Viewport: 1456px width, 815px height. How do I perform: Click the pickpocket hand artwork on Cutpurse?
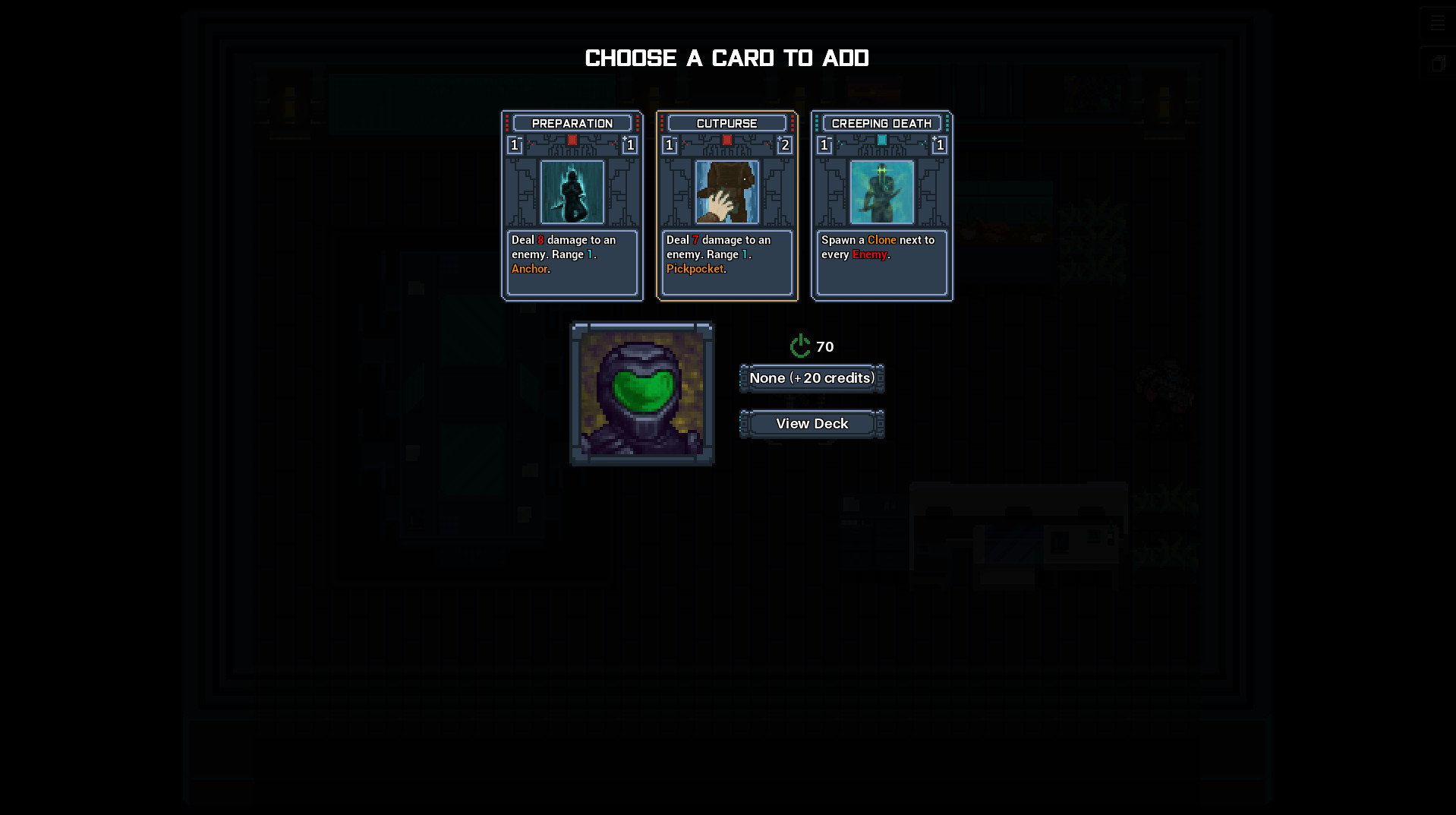[x=726, y=192]
